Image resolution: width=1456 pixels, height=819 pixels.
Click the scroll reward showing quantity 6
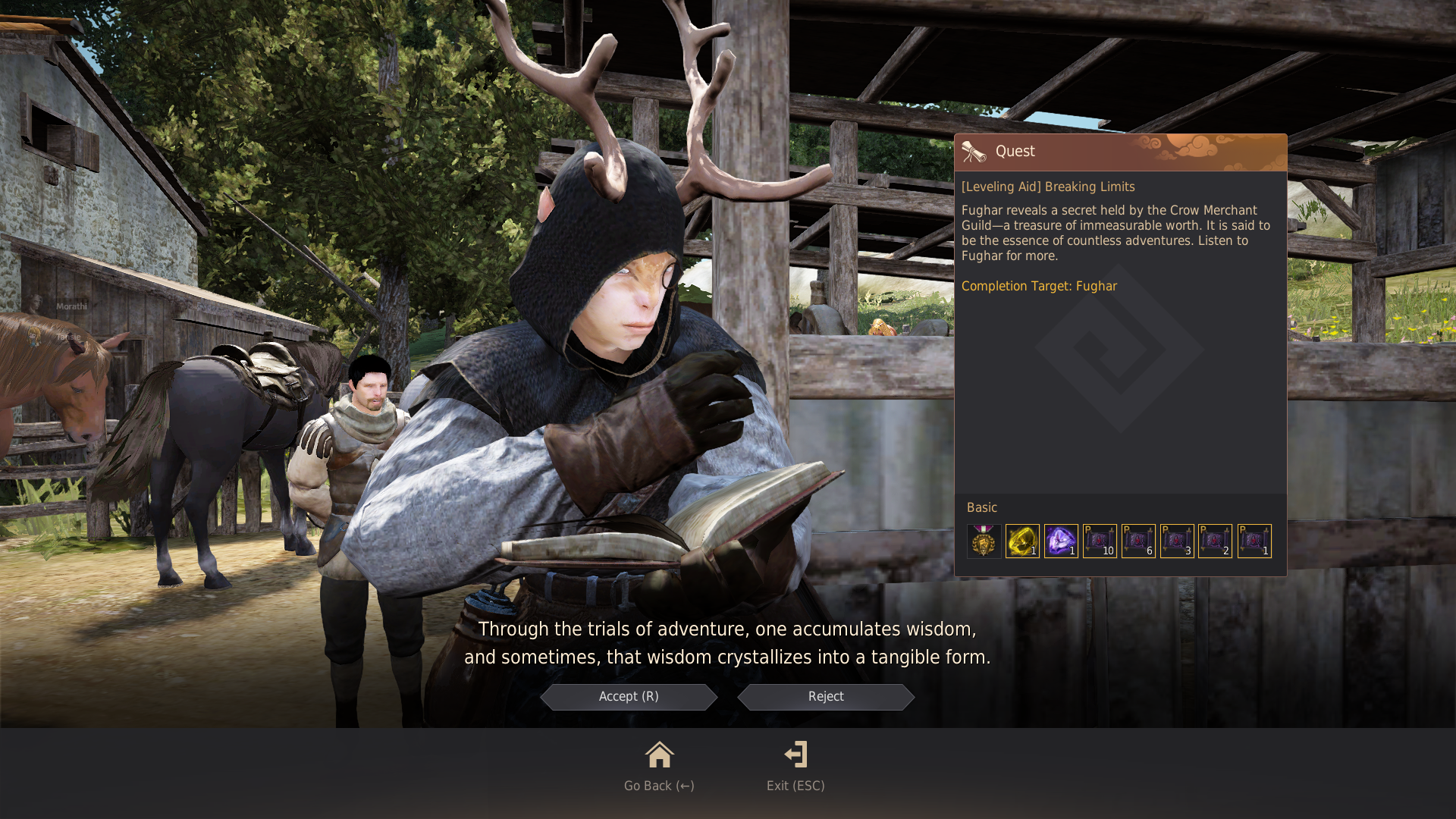[1138, 540]
